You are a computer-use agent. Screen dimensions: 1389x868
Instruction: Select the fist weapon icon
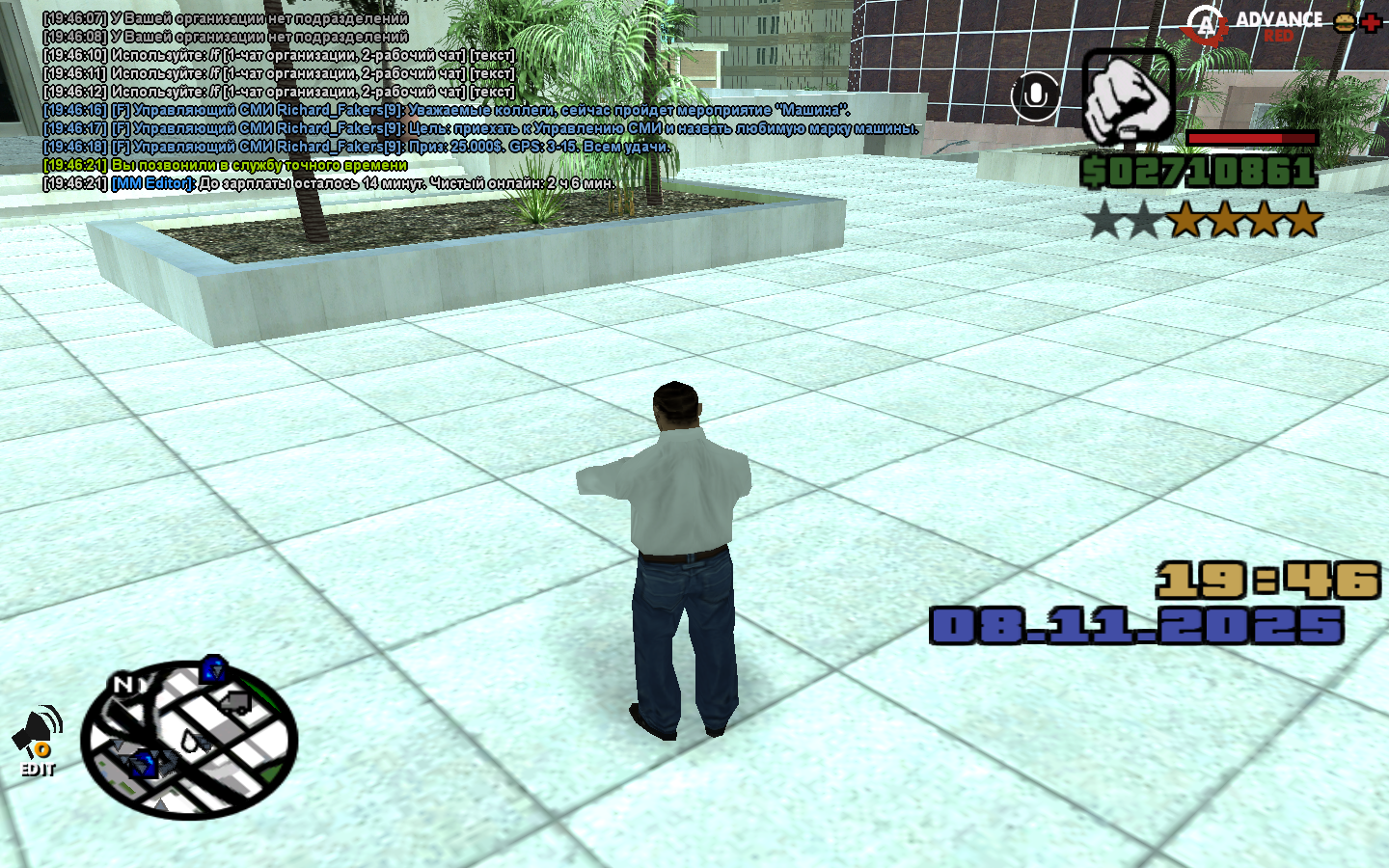pyautogui.click(x=1128, y=97)
